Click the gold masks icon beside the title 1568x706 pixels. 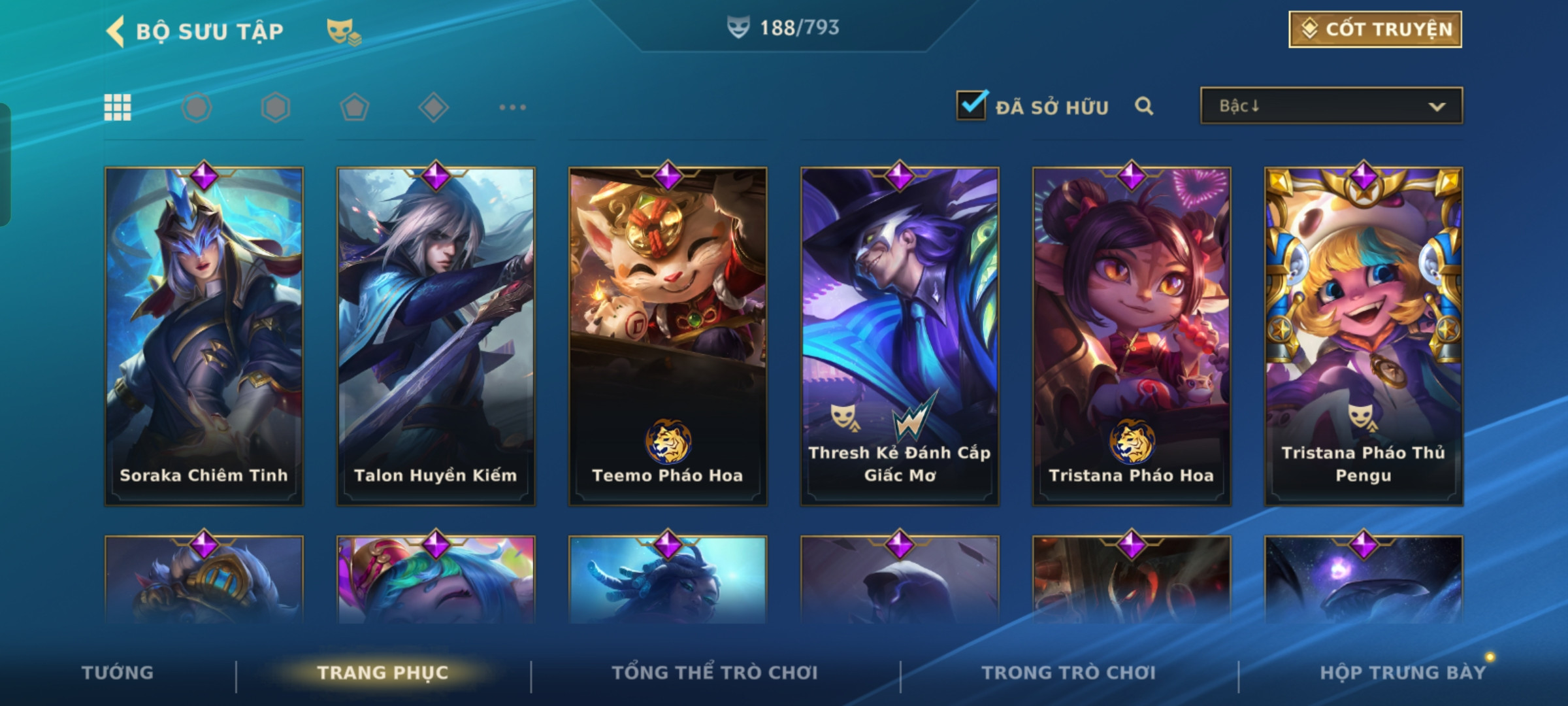click(x=344, y=31)
